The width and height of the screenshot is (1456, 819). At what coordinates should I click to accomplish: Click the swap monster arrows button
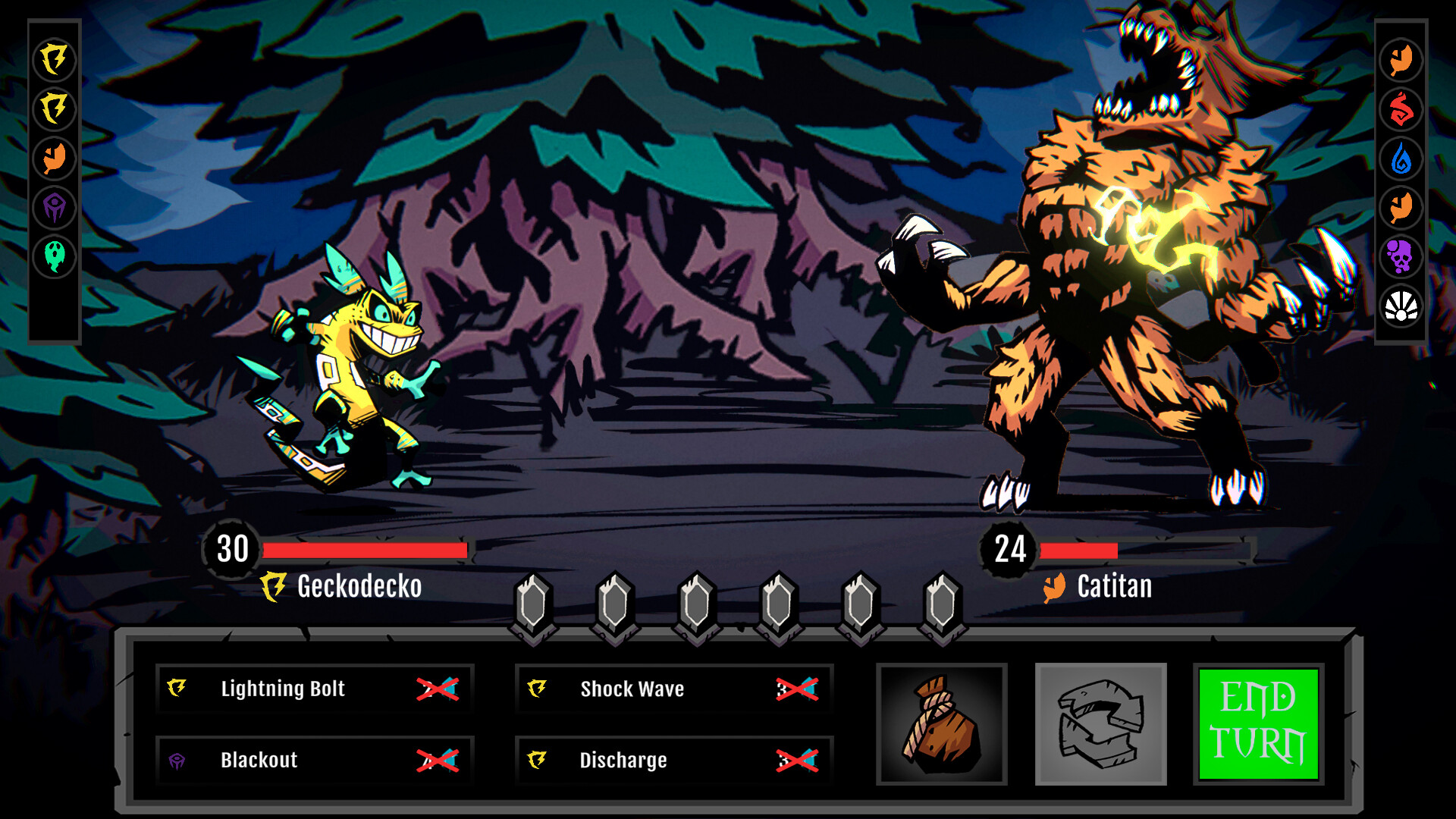tap(1100, 724)
